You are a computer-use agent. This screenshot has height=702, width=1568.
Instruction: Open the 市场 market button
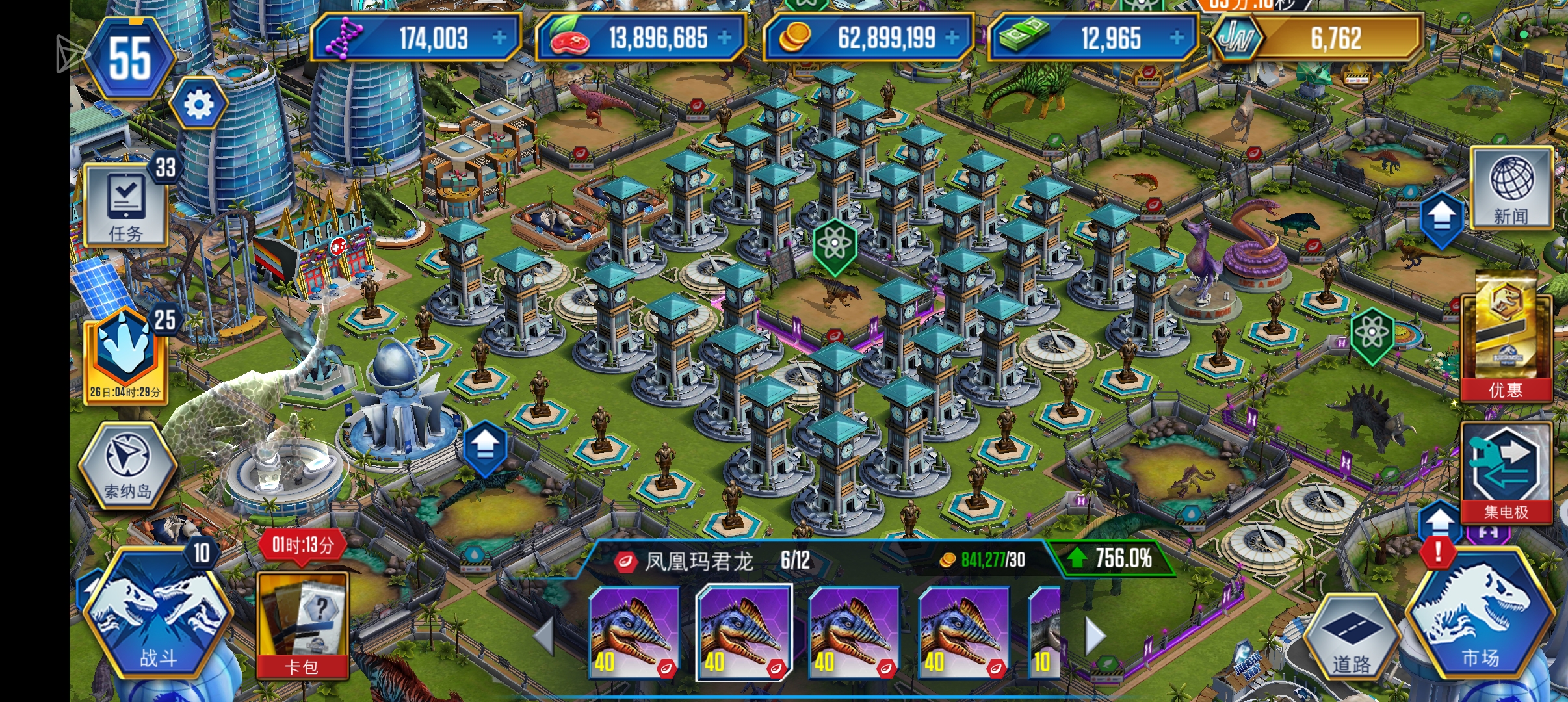click(x=1480, y=617)
